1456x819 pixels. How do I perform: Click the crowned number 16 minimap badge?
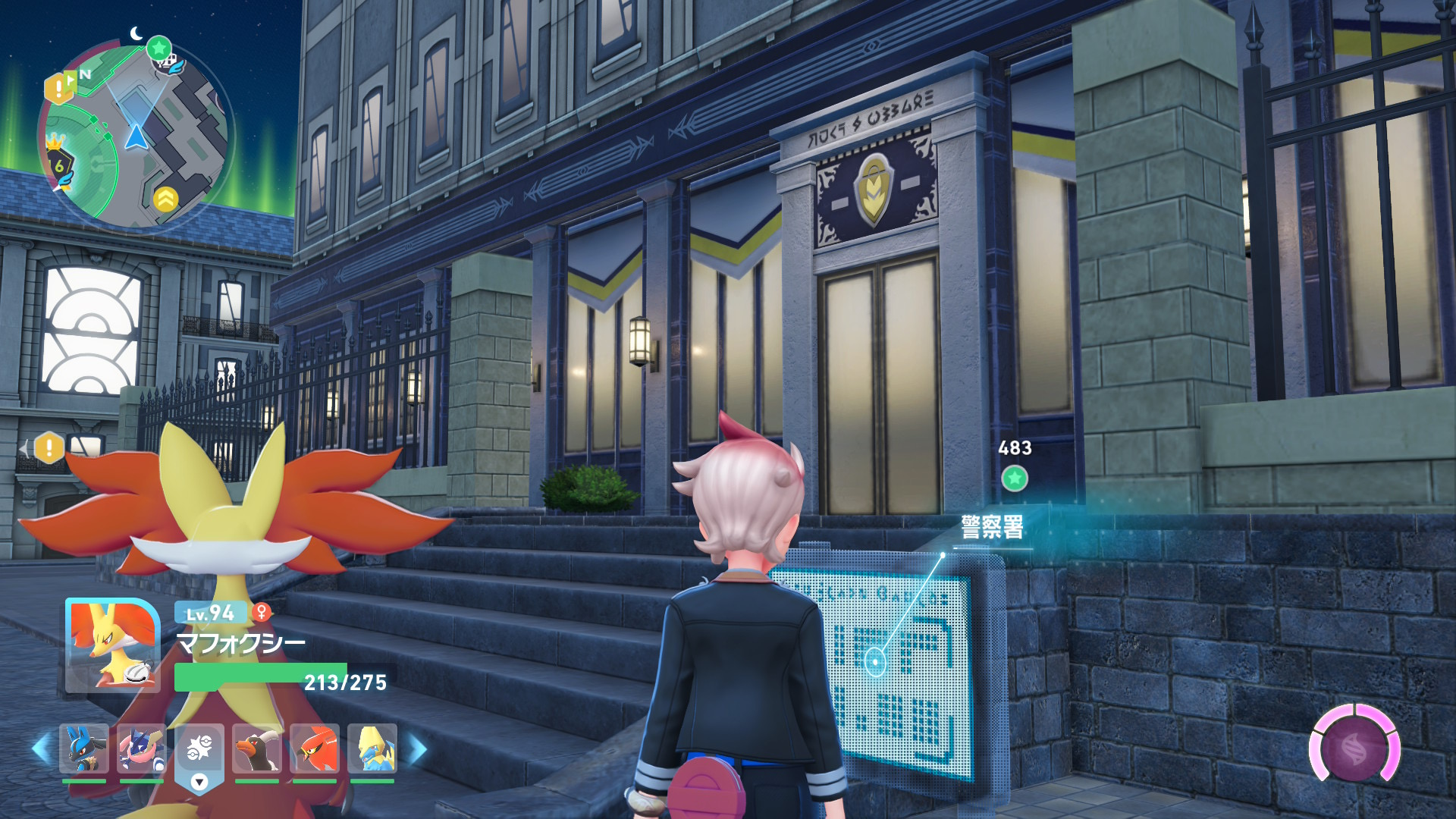tap(58, 163)
